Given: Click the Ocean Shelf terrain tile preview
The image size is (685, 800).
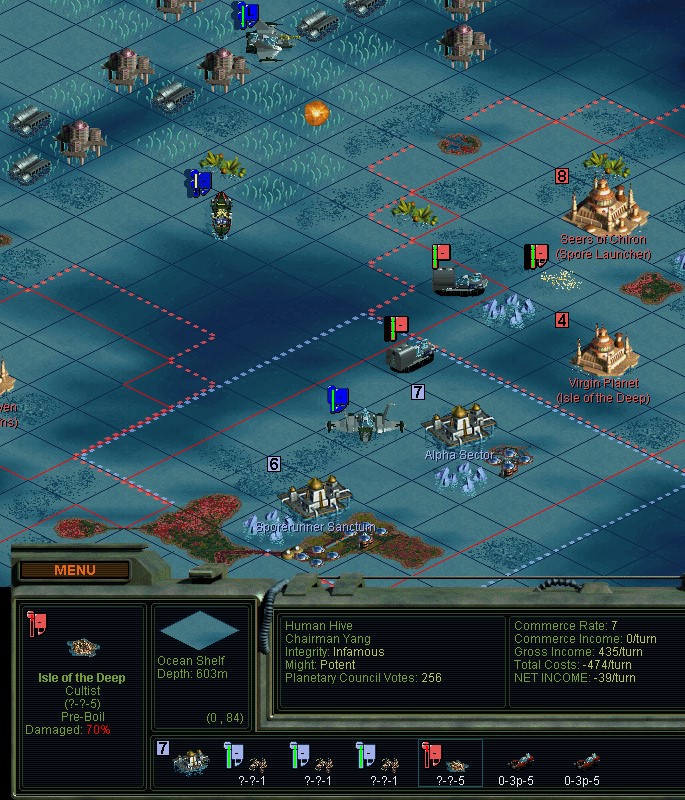Looking at the screenshot, I should 200,630.
